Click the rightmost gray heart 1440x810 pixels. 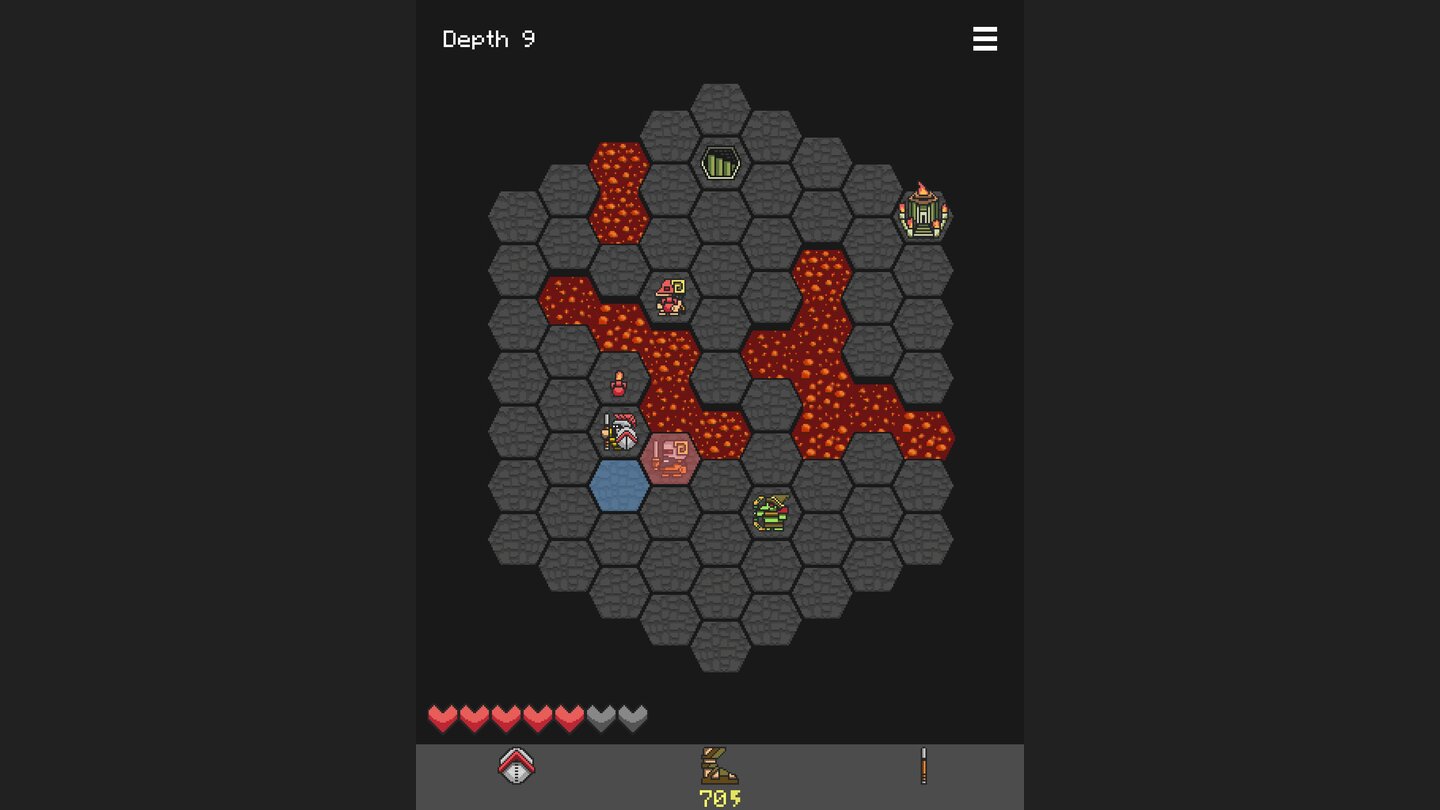coord(632,716)
